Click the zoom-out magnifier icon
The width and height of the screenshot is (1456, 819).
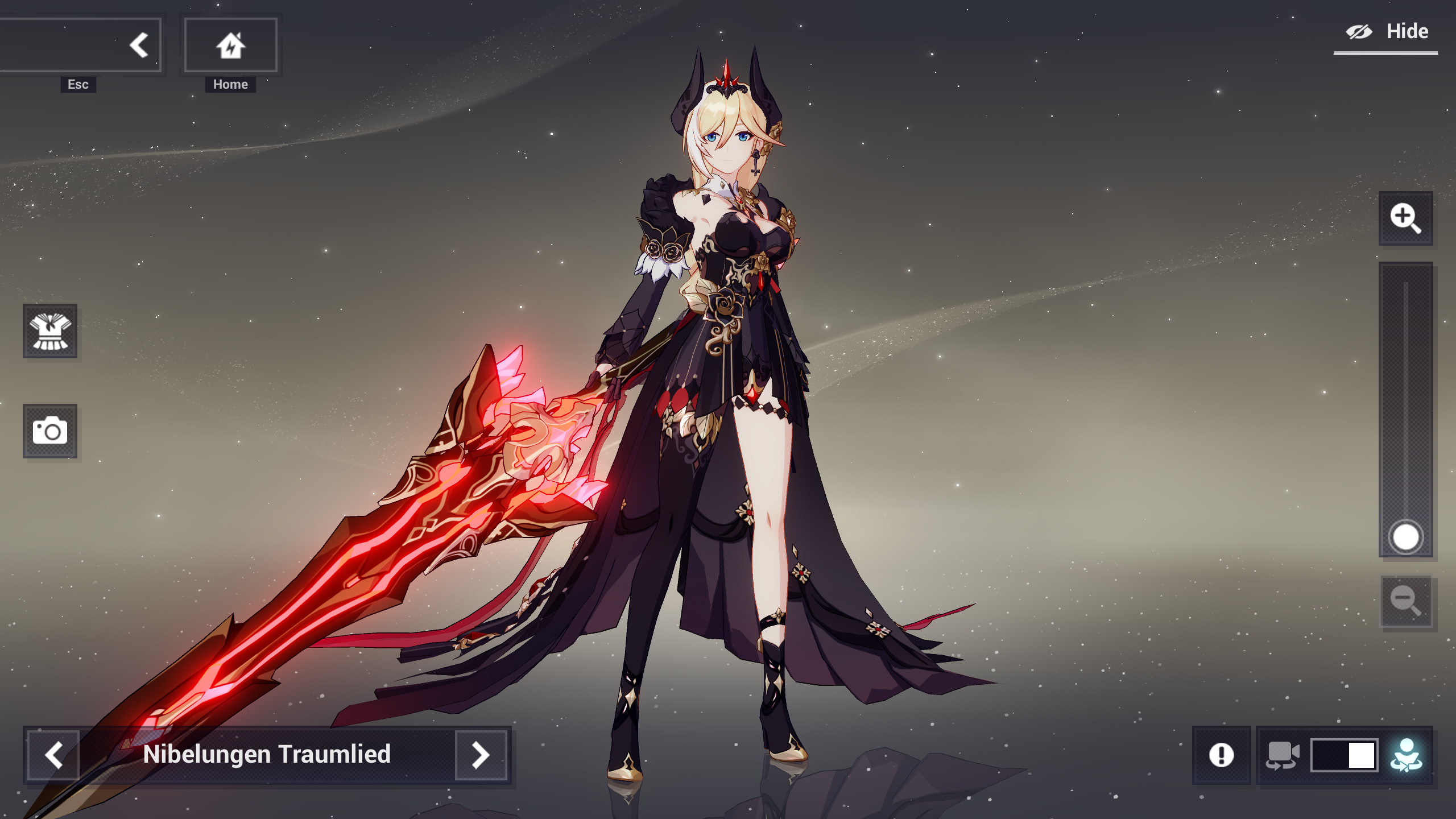tap(1406, 602)
